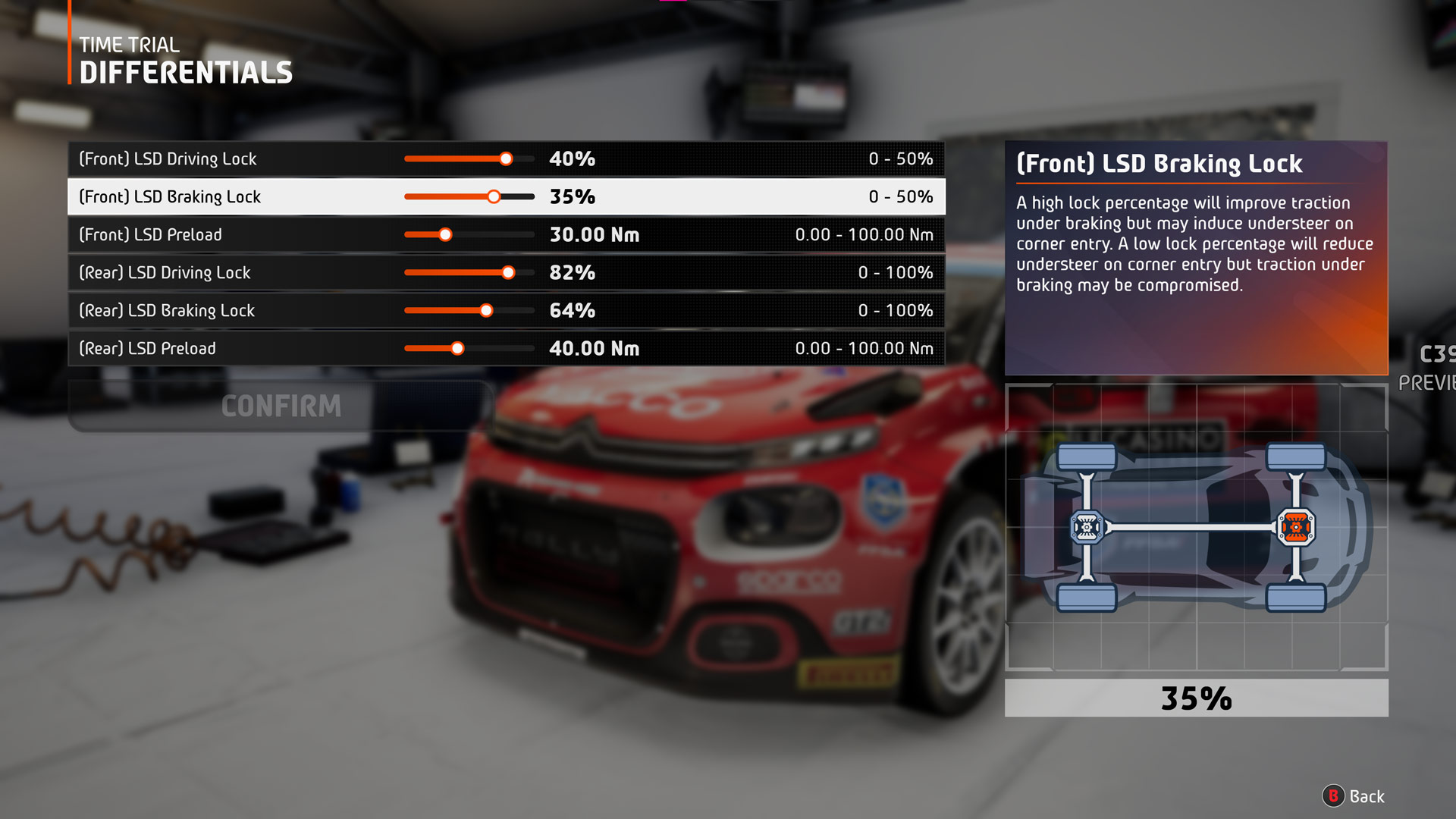Viewport: 1456px width, 819px height.
Task: Set the Front LSD Driving Lock slider
Action: 506,159
